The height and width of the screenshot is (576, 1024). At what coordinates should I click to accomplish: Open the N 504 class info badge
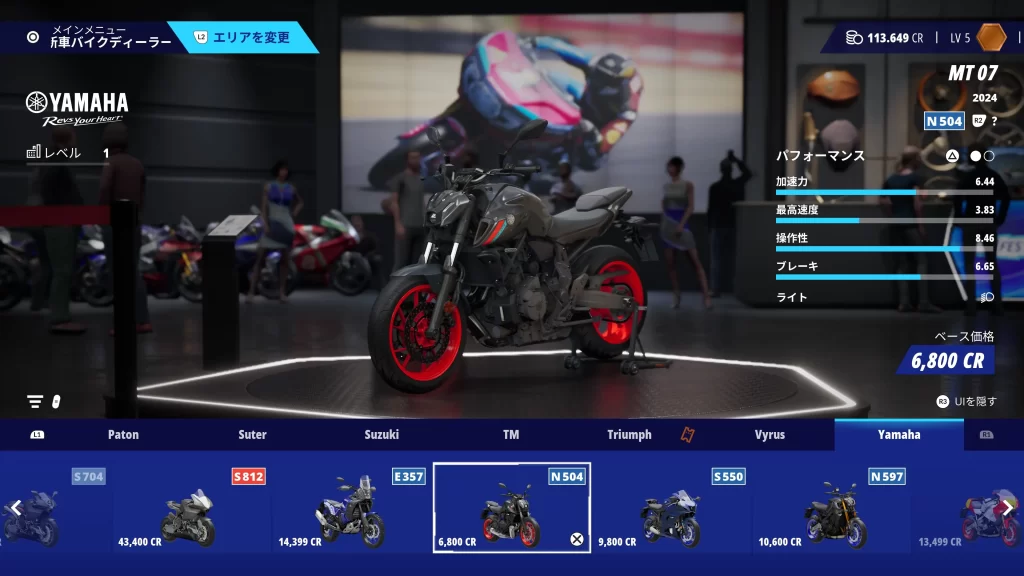(944, 121)
